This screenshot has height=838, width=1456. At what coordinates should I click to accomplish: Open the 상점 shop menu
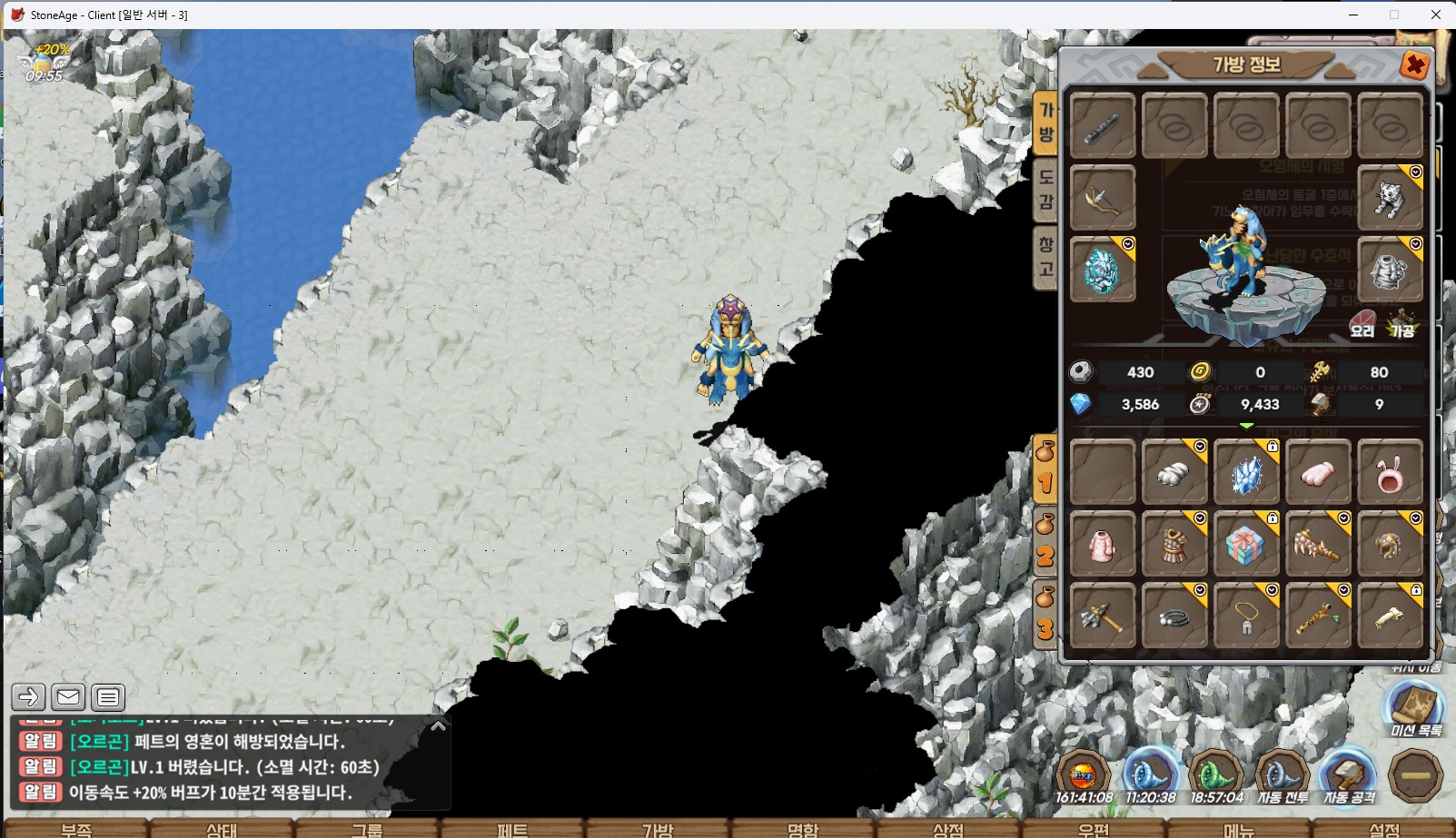click(x=948, y=829)
